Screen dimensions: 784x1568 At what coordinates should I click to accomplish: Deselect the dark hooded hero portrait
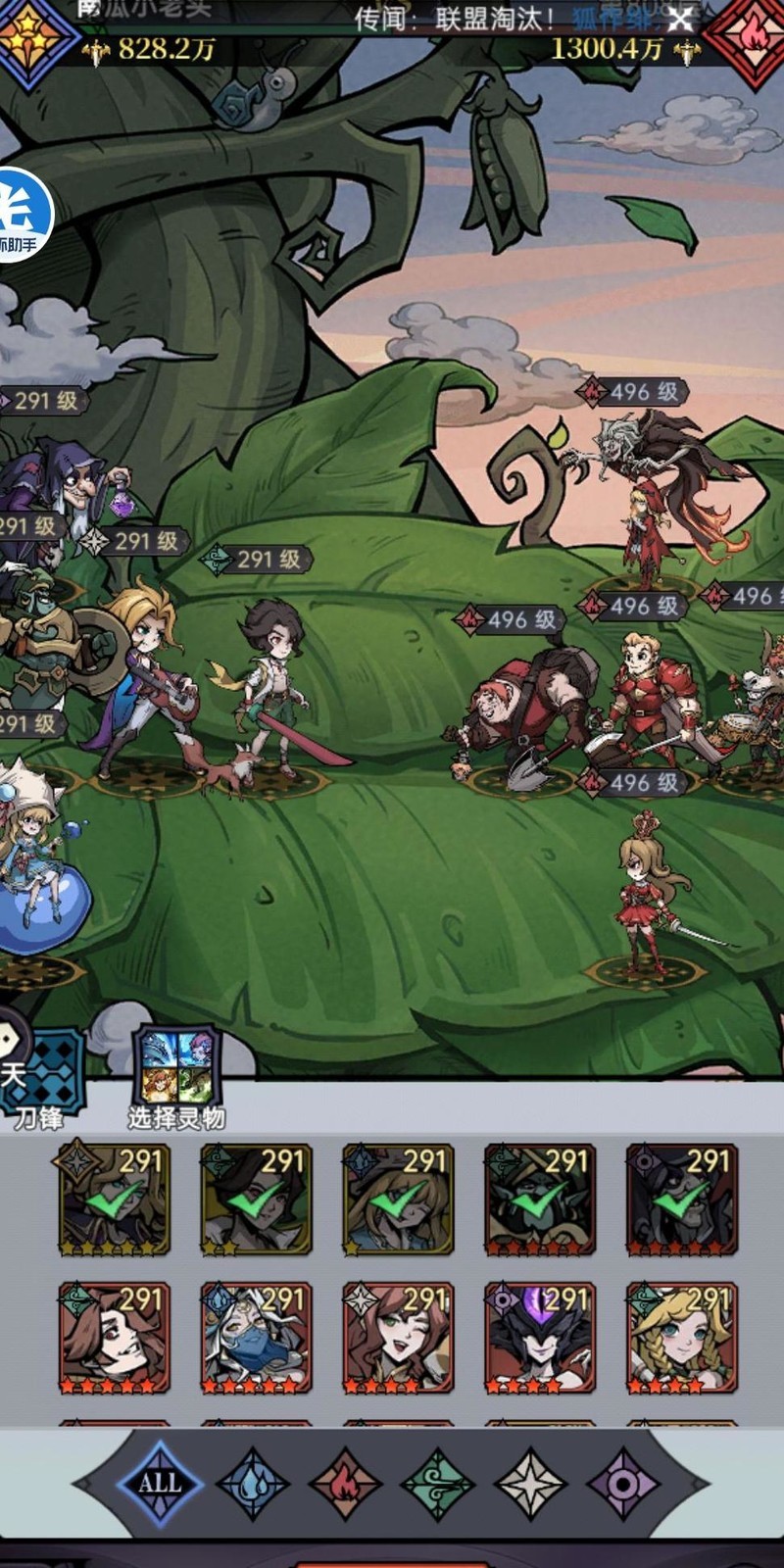point(681,1199)
